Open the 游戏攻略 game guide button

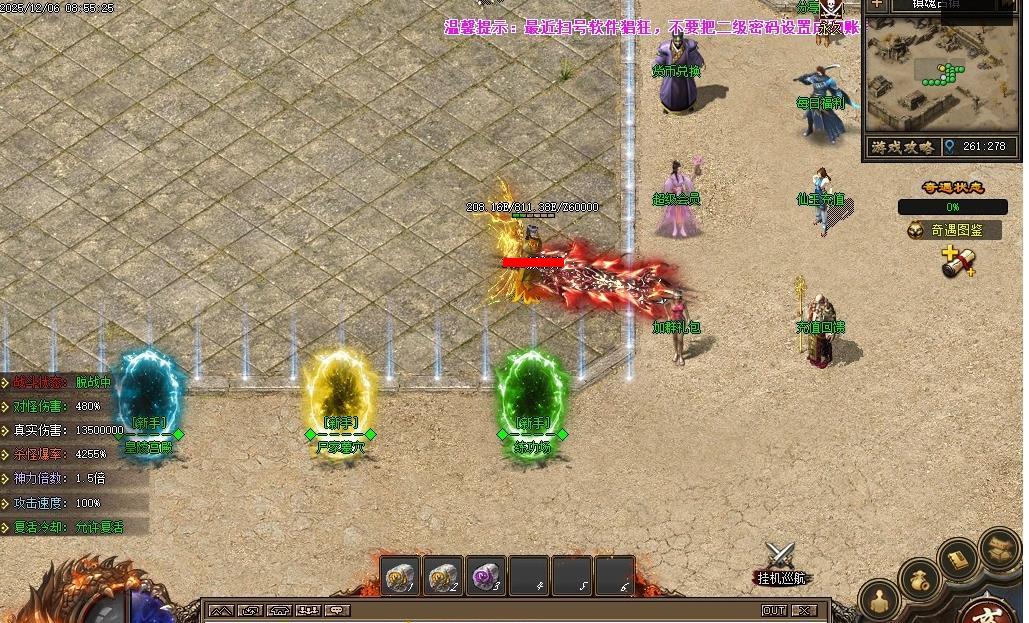902,147
